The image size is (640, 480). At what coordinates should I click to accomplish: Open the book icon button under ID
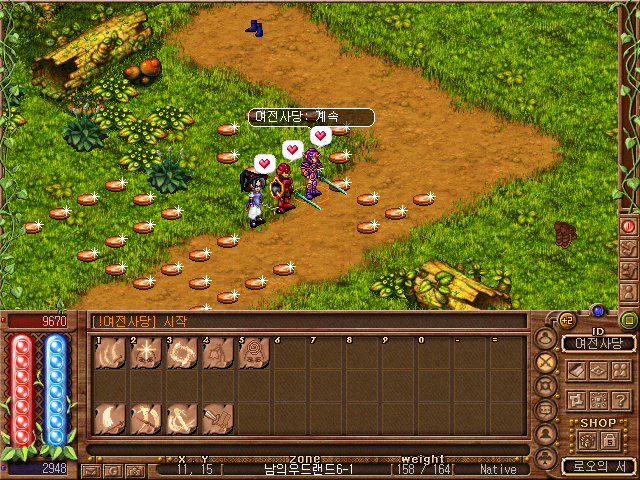[x=577, y=369]
